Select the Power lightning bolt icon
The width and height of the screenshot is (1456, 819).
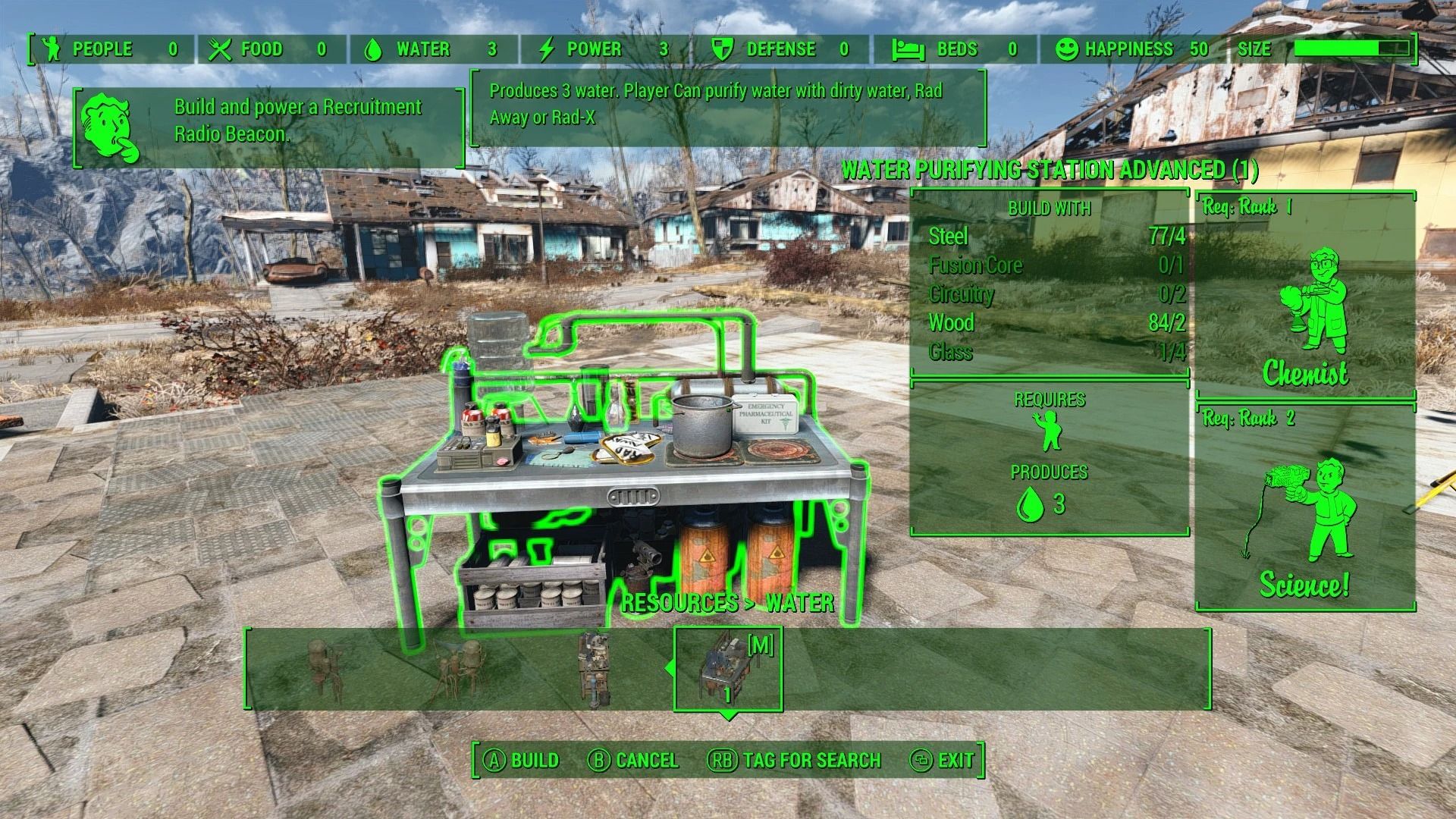546,49
